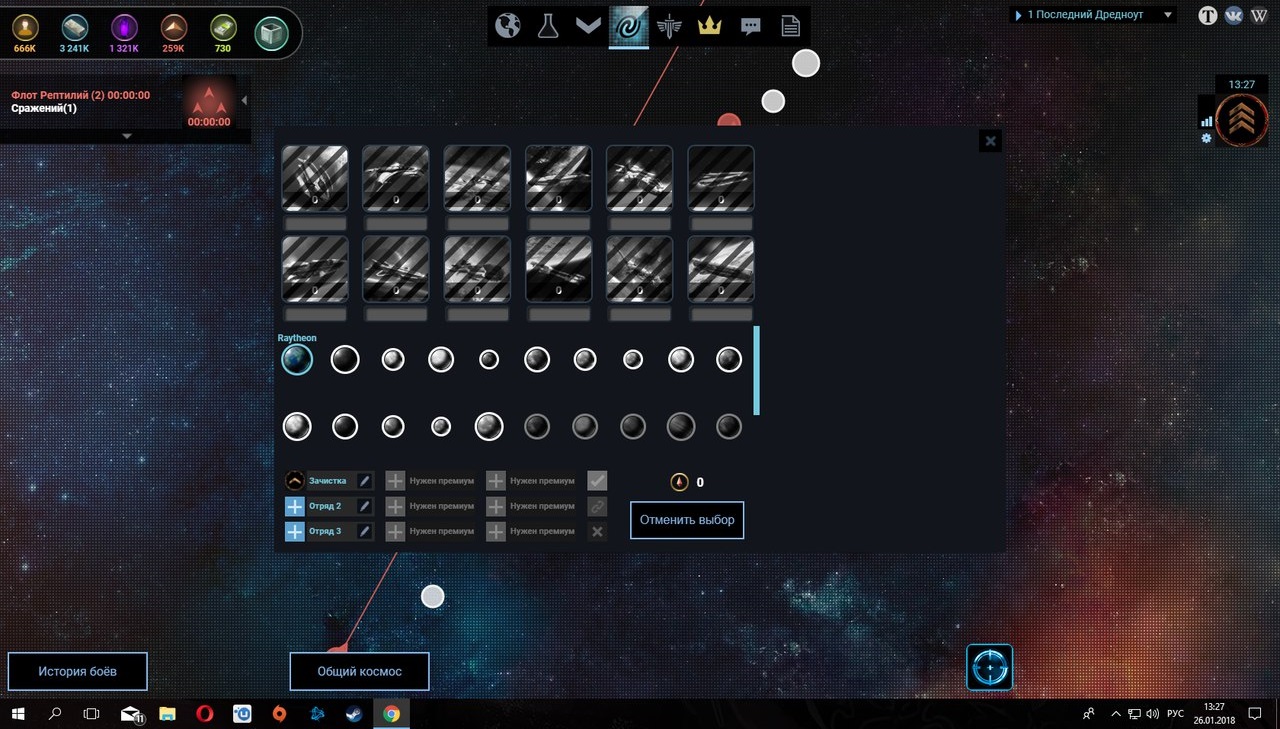Open the История боёв battle history
Image resolution: width=1280 pixels, height=729 pixels.
click(x=78, y=671)
